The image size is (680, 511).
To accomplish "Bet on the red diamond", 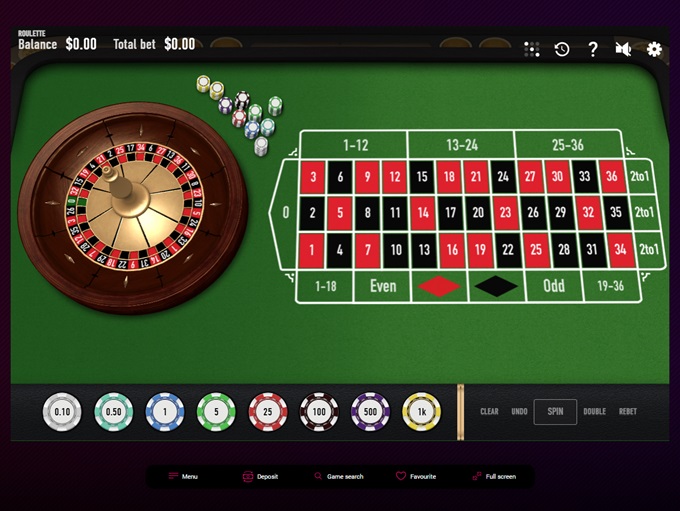I will click(x=439, y=286).
